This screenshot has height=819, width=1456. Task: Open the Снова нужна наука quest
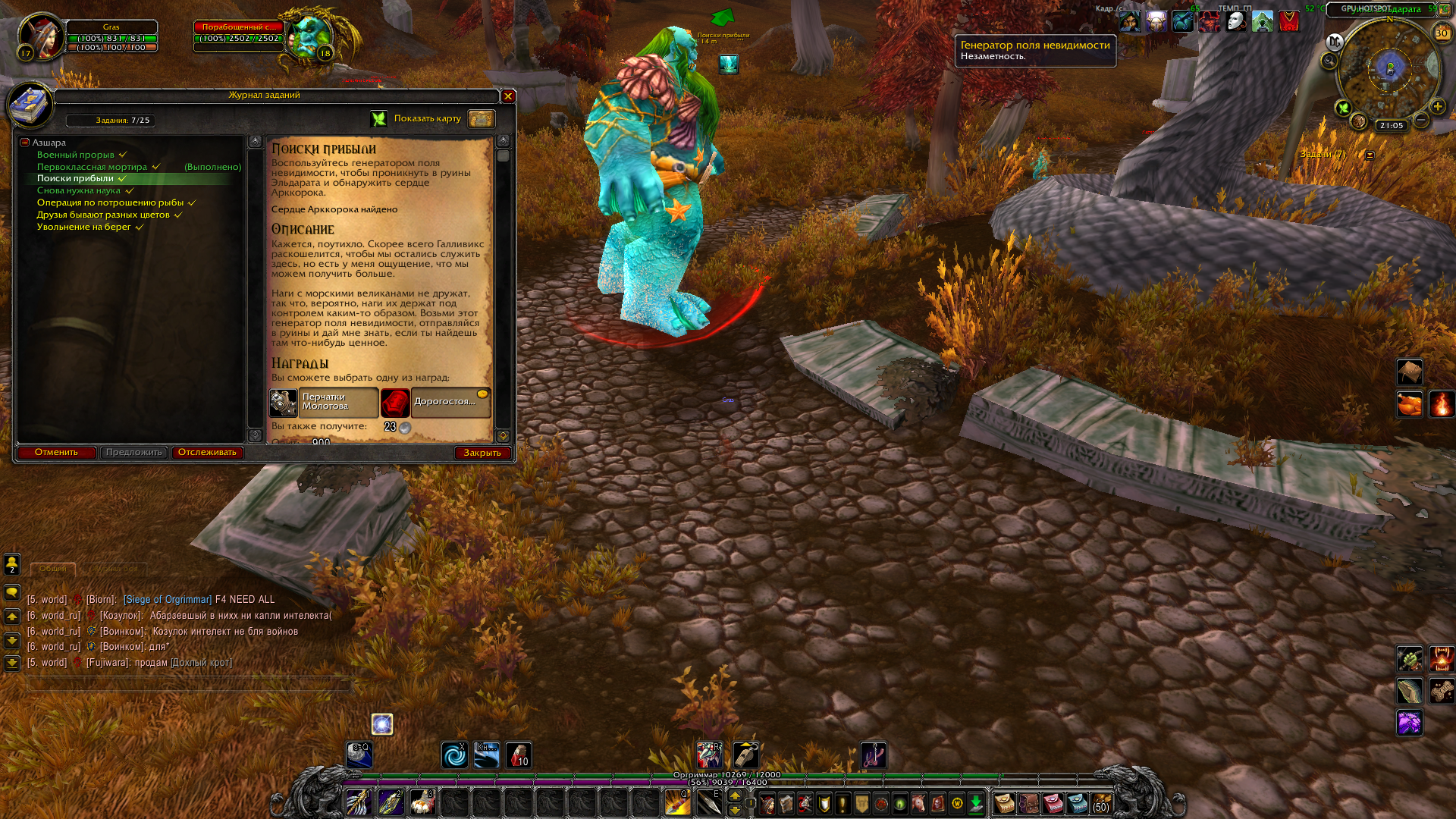coord(79,191)
